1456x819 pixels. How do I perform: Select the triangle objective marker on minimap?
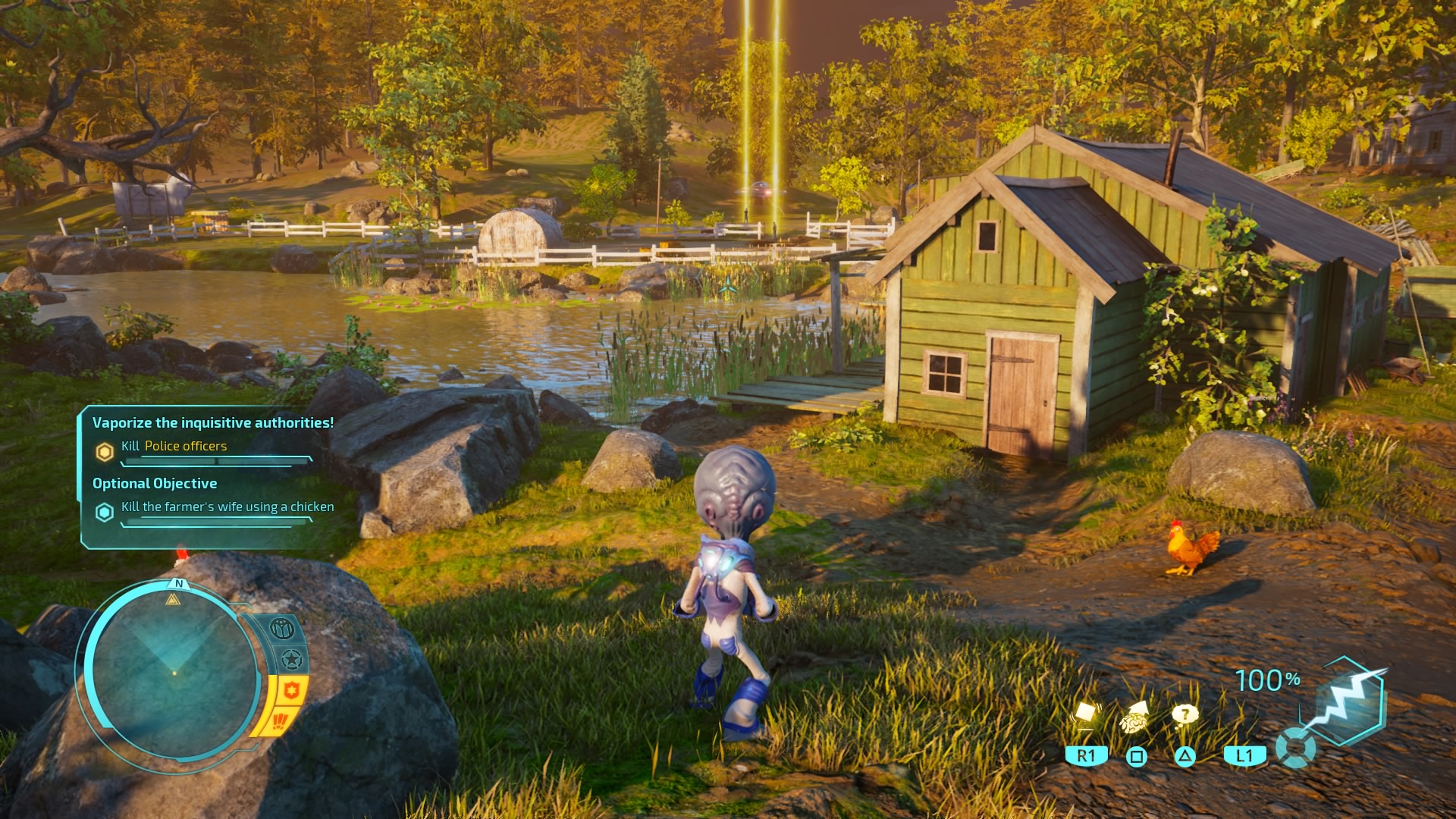(173, 600)
